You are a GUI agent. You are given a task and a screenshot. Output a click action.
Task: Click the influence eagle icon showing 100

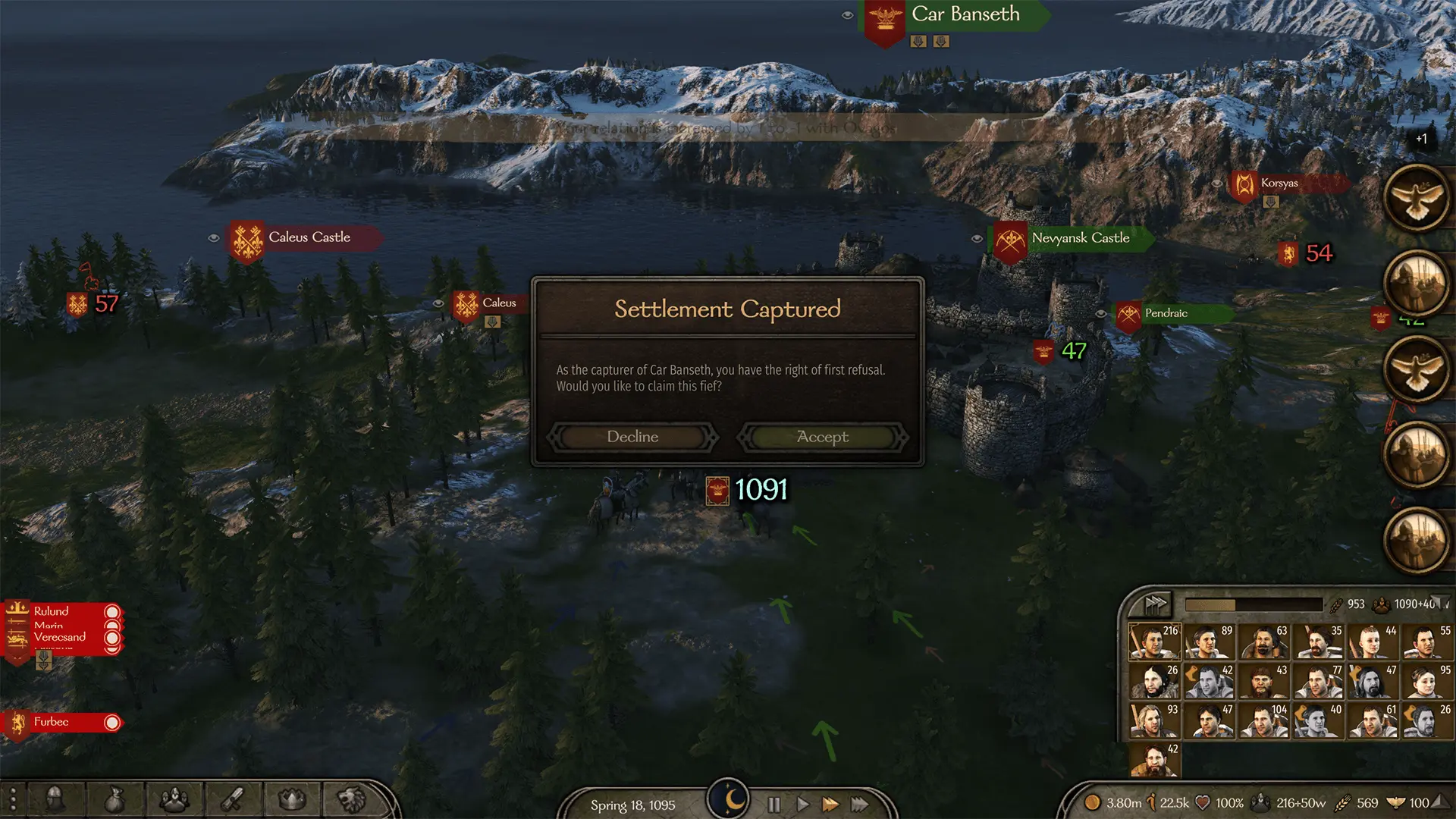(1395, 802)
